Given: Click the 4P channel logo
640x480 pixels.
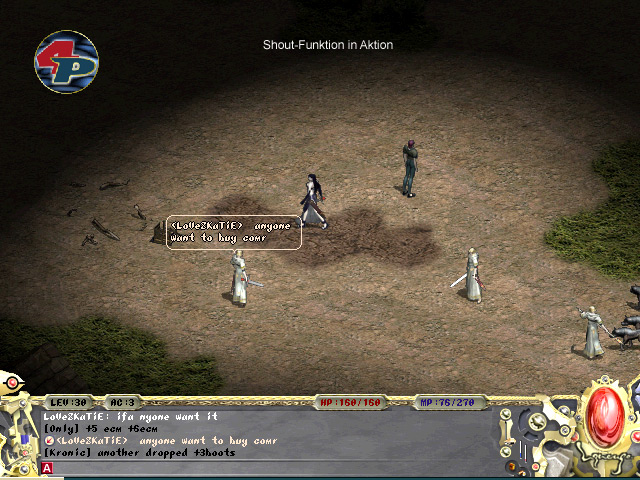Looking at the screenshot, I should [x=67, y=62].
